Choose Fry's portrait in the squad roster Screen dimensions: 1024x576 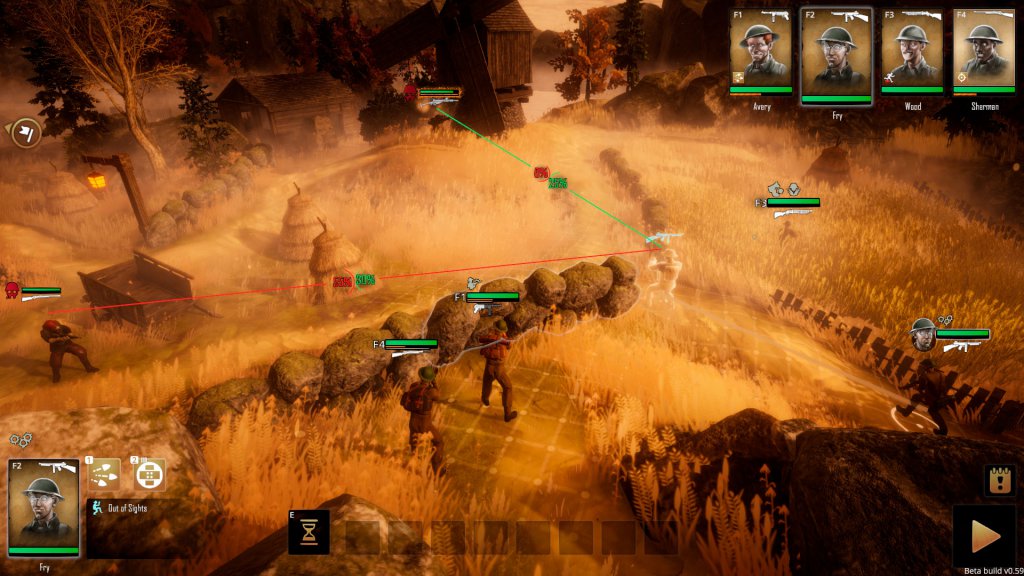[836, 52]
